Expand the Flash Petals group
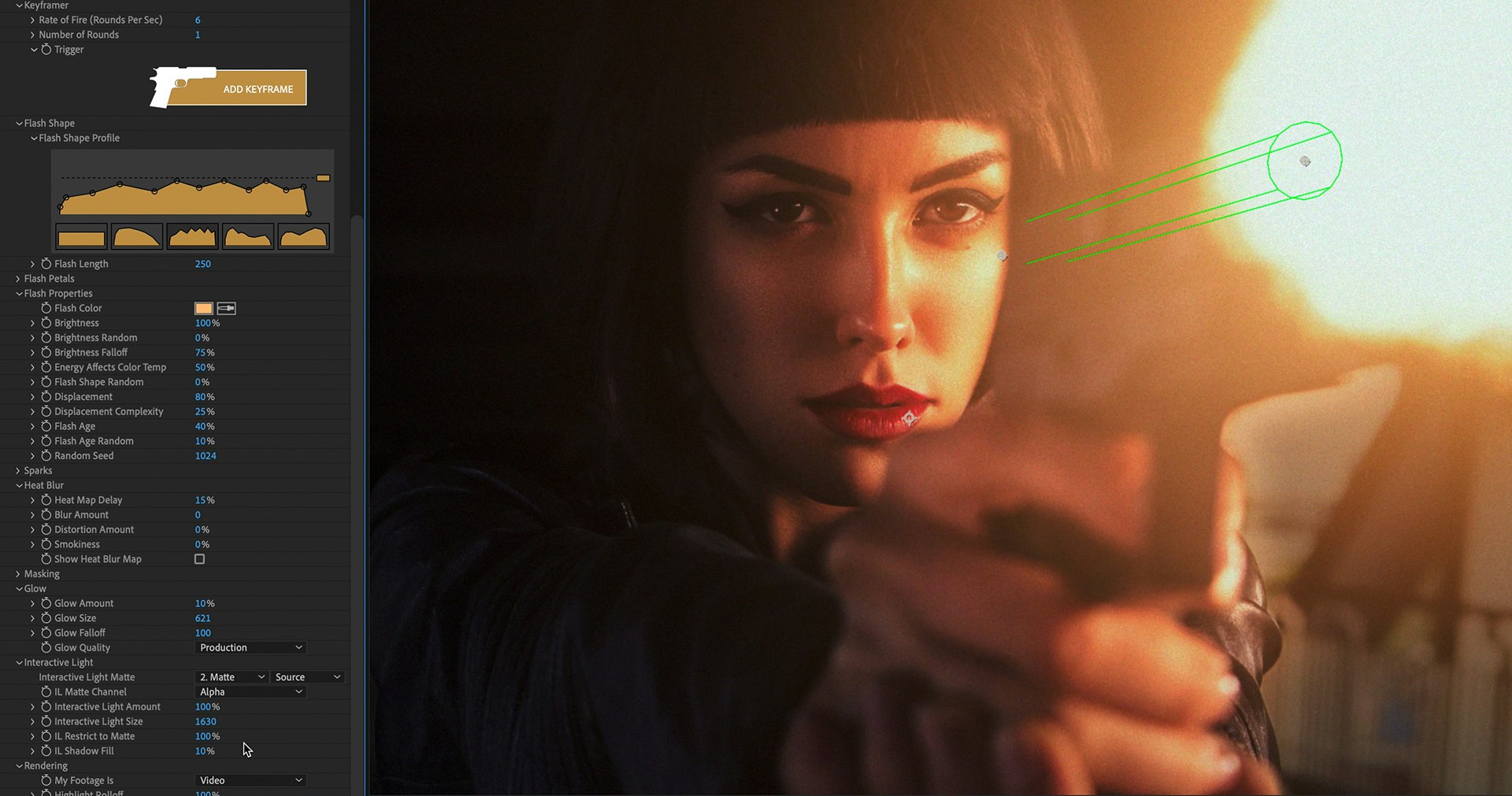The height and width of the screenshot is (796, 1512). (18, 279)
